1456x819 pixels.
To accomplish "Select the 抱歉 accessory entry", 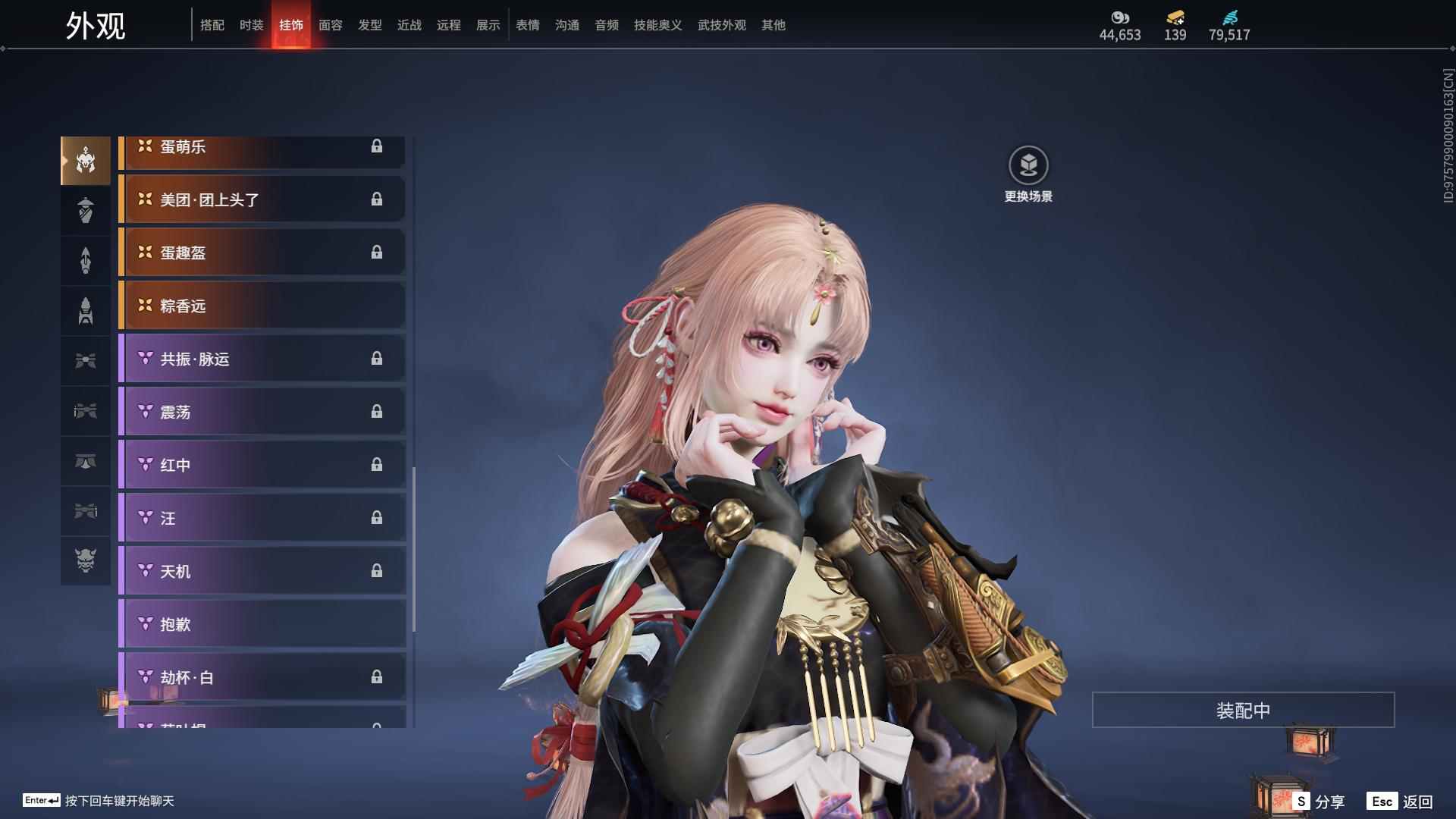I will 262,624.
